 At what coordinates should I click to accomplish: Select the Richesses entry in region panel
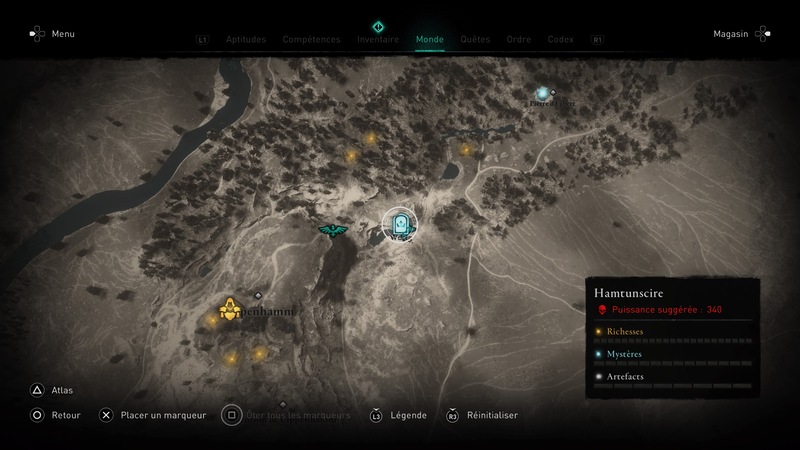pyautogui.click(x=625, y=331)
